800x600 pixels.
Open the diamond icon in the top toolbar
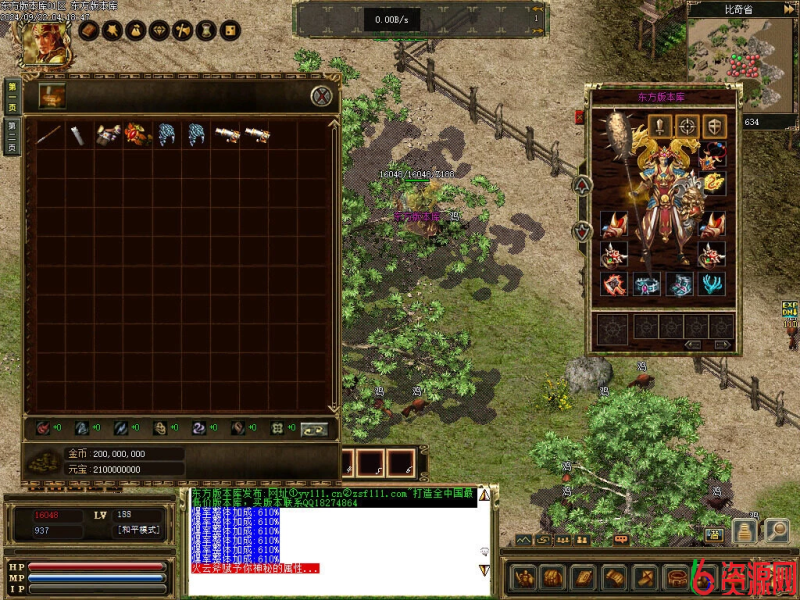coord(158,31)
